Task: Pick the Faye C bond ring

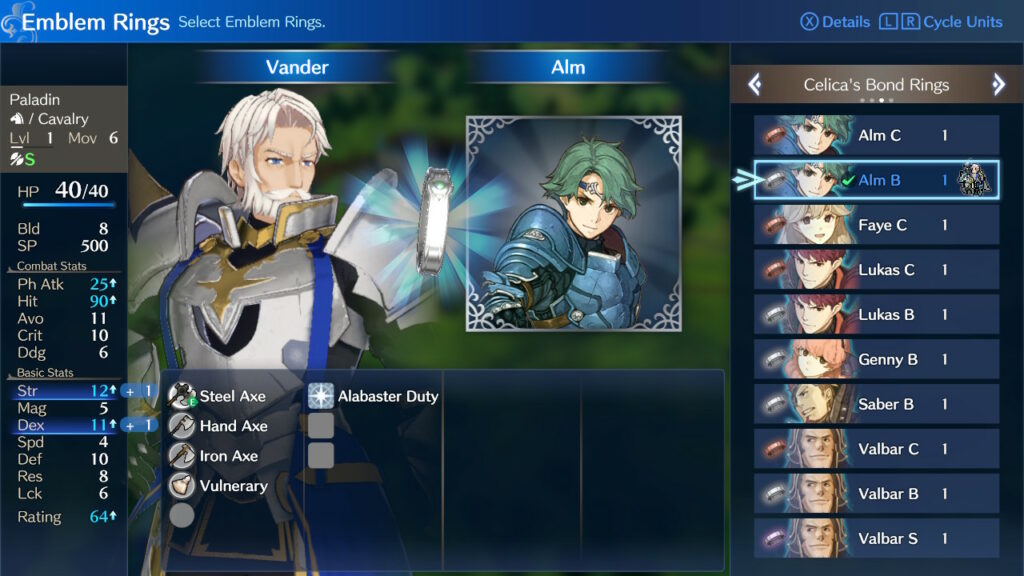Action: (x=876, y=226)
